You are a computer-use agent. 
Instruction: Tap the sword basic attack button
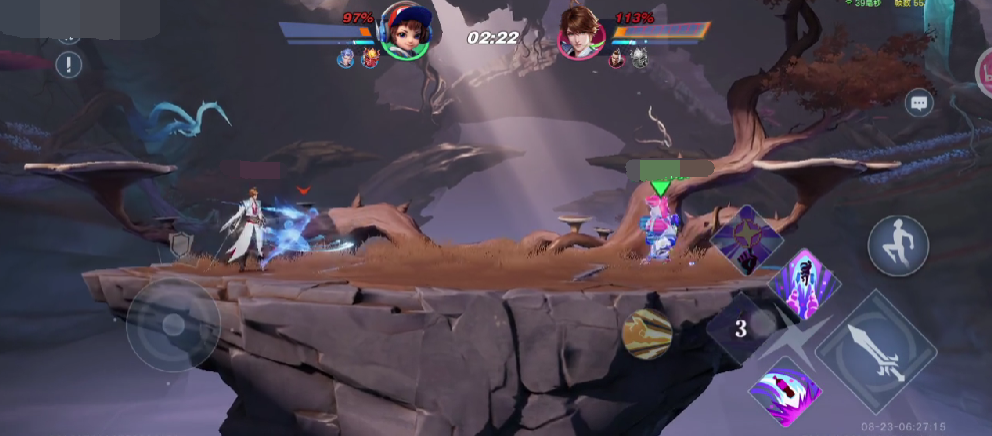[x=876, y=350]
